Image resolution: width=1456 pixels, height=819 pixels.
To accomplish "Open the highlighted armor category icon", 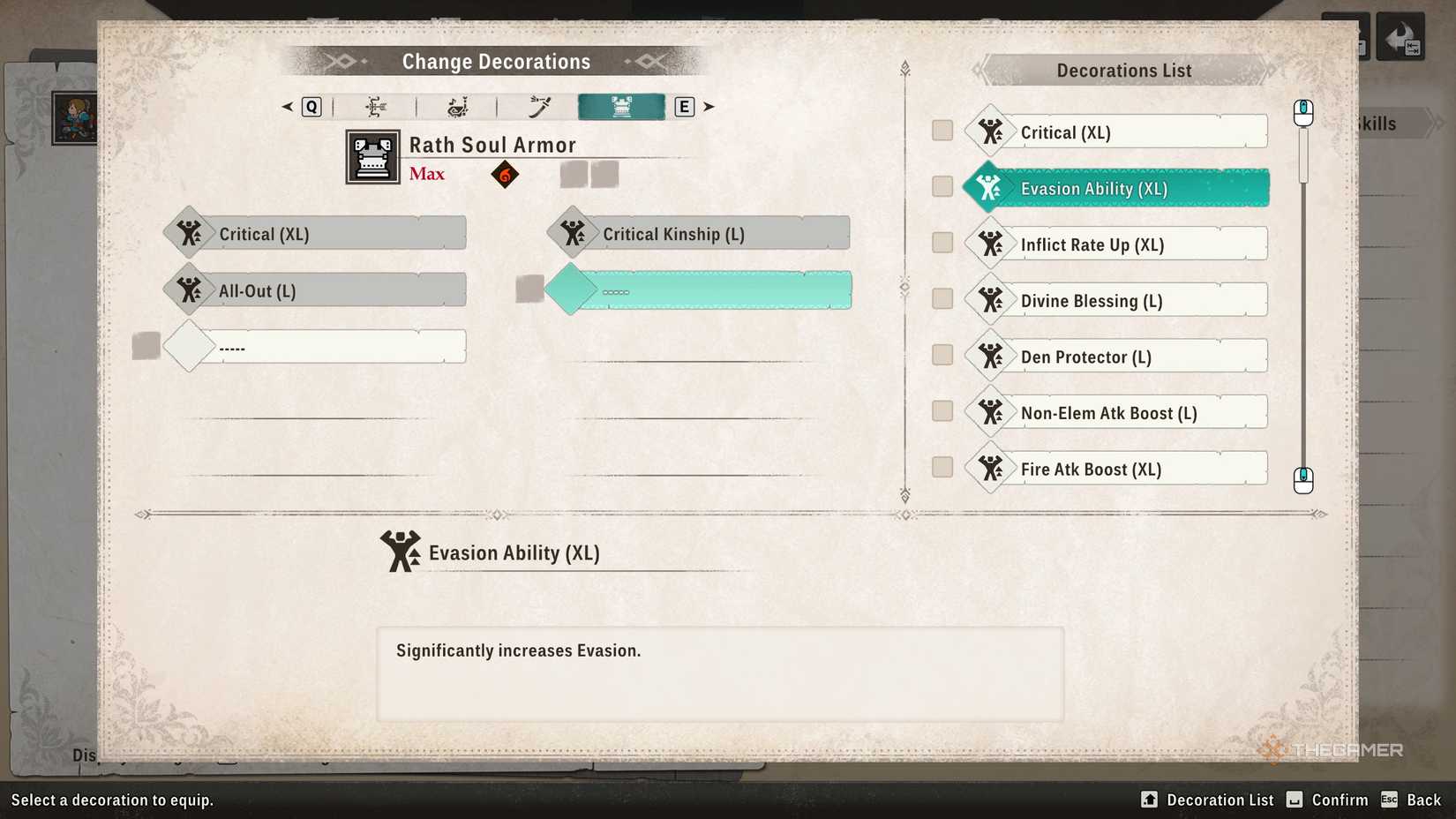I will click(620, 106).
